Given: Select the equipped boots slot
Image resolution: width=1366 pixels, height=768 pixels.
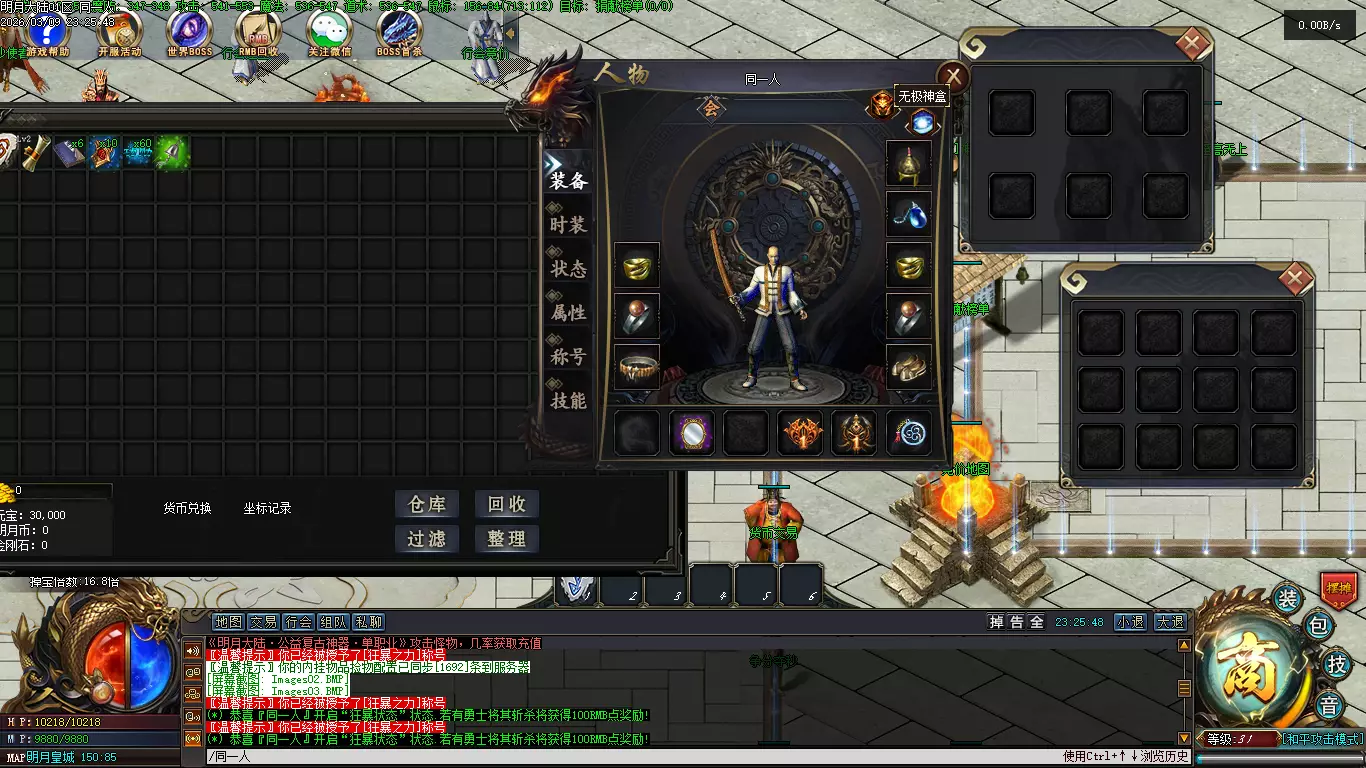Looking at the screenshot, I should 909,367.
